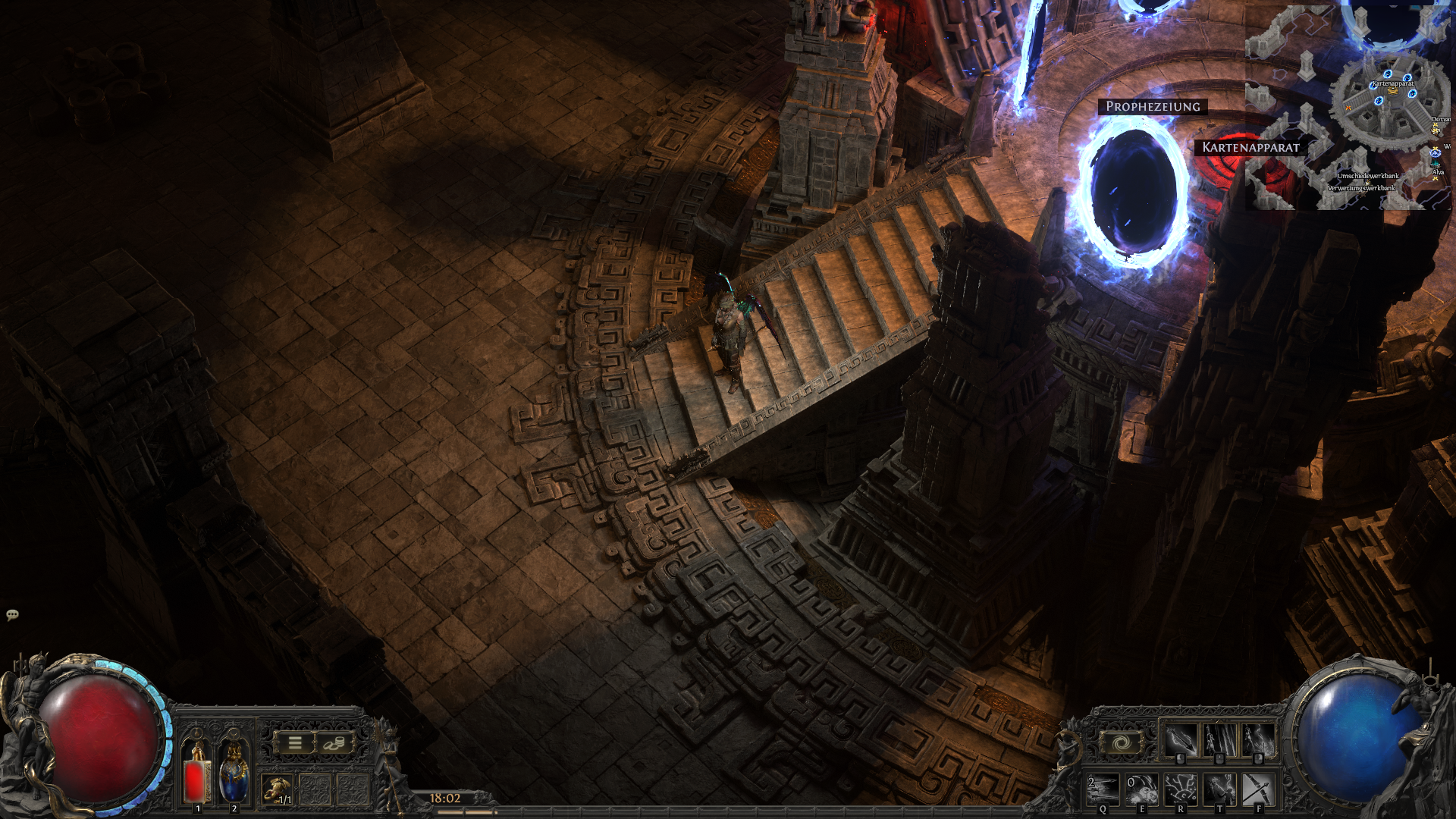Open the chat speech bubble icon

coord(12,615)
